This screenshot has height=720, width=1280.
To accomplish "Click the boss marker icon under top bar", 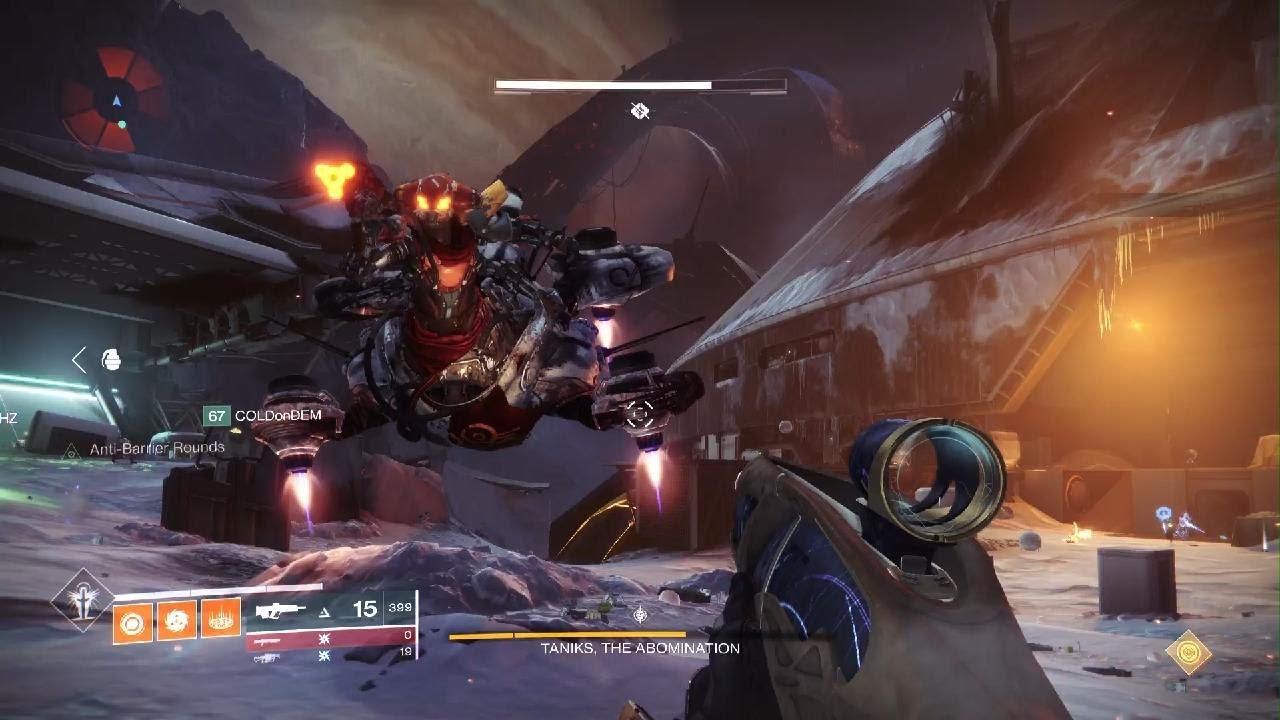I will (x=640, y=111).
